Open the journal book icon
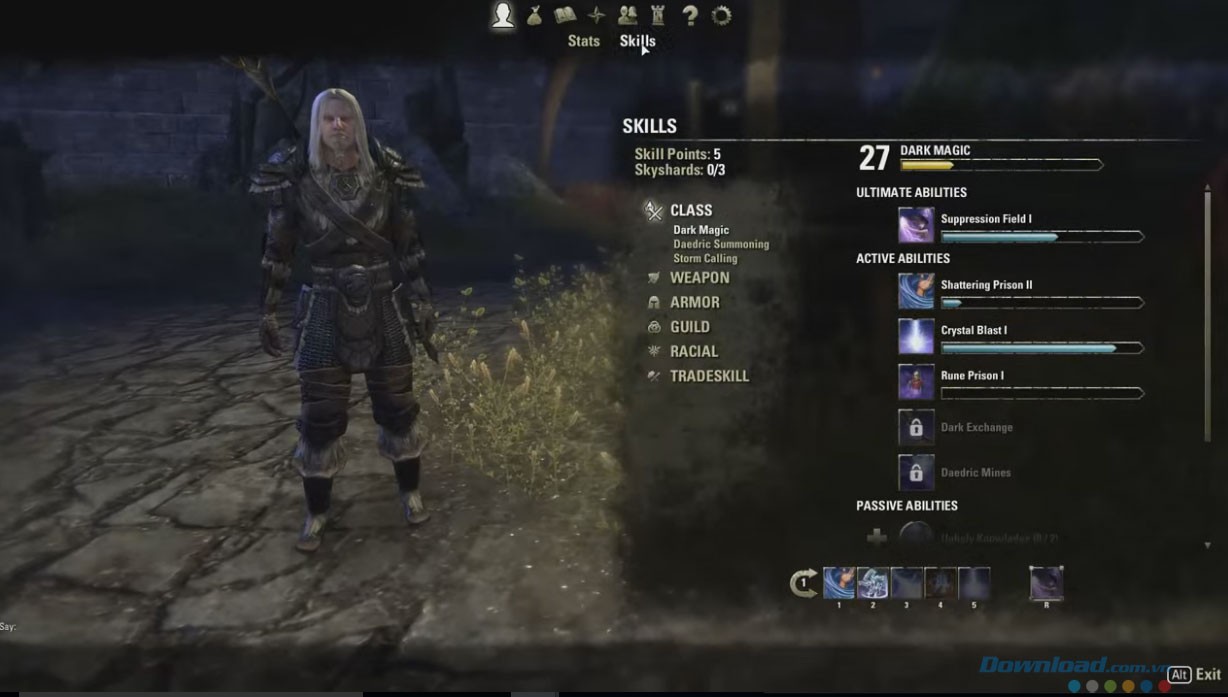 566,15
